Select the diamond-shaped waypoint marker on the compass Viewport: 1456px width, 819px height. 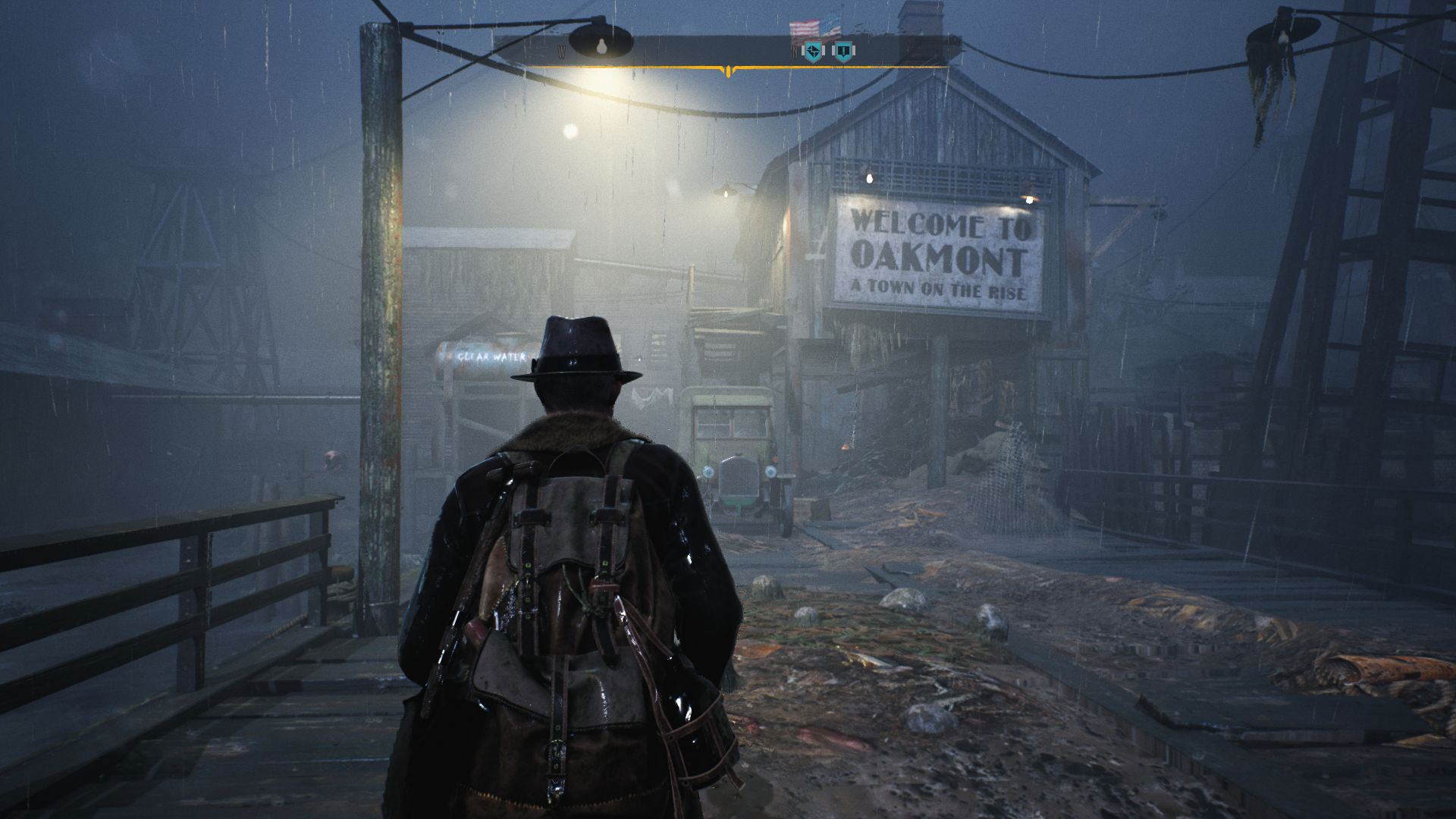813,52
